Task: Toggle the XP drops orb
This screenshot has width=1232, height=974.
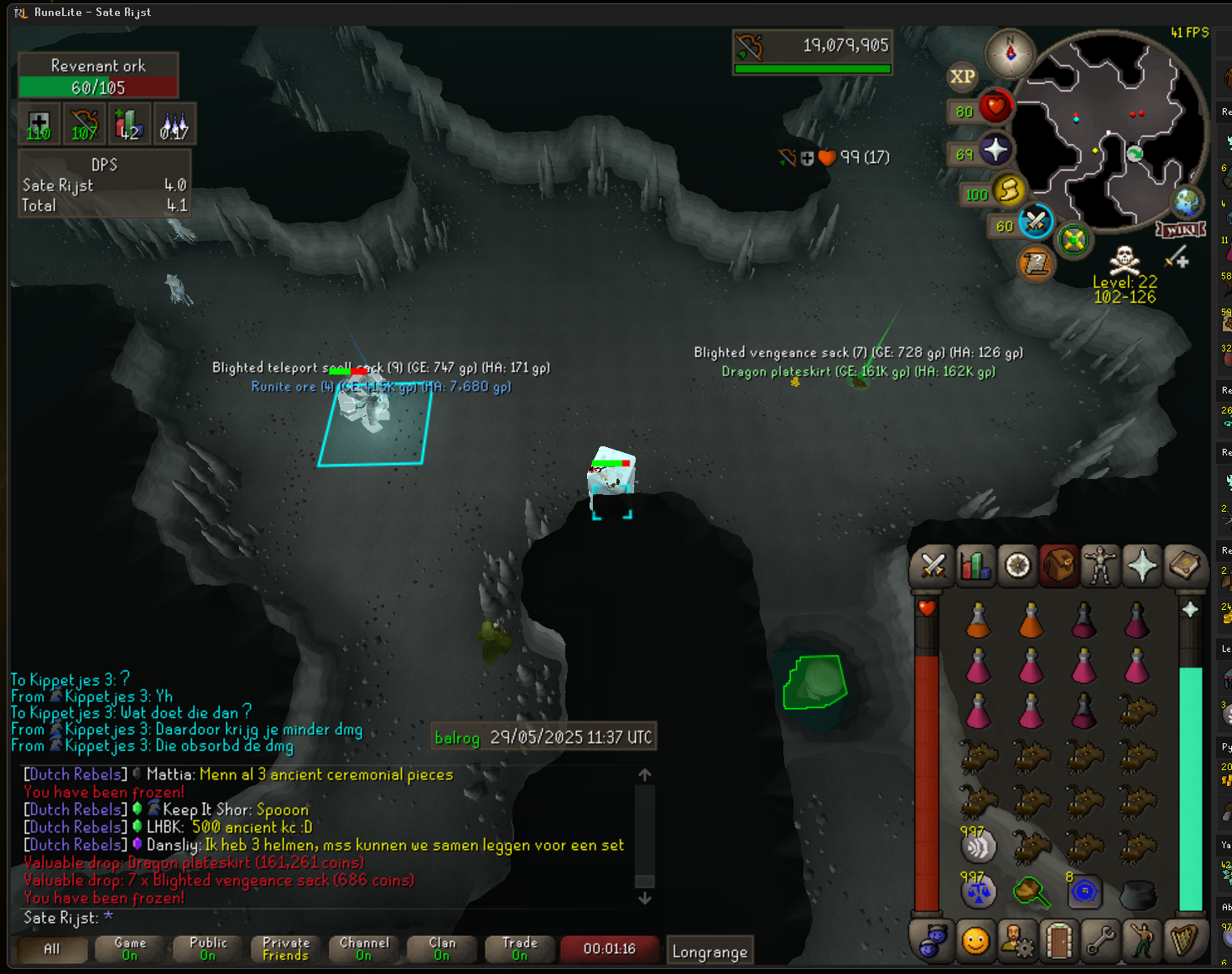Action: pos(963,77)
